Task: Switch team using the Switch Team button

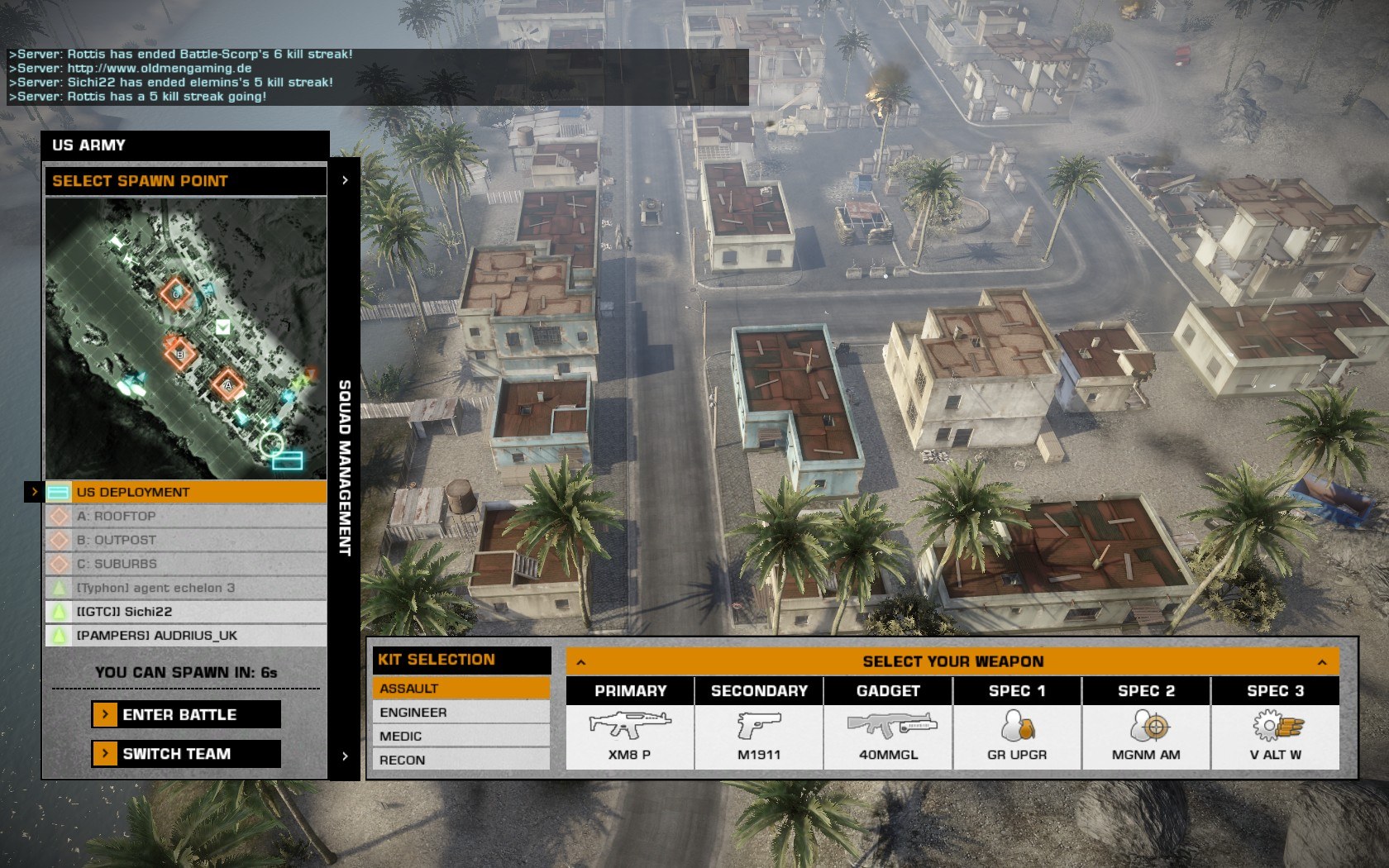Action: pyautogui.click(x=186, y=753)
